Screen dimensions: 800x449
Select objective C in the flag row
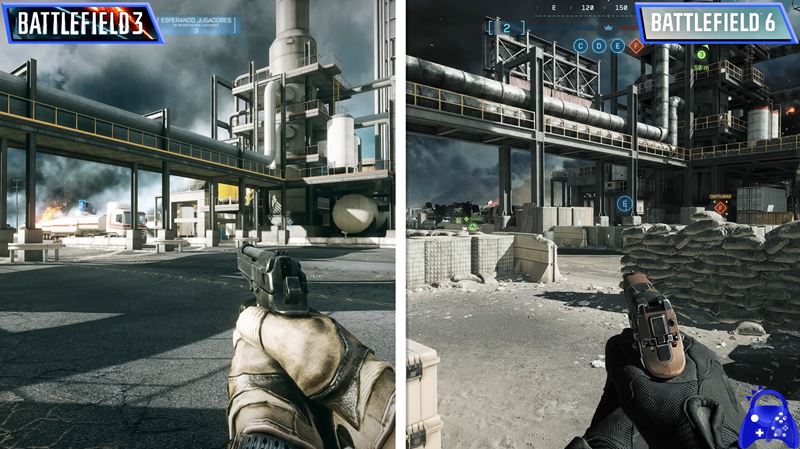click(x=581, y=46)
